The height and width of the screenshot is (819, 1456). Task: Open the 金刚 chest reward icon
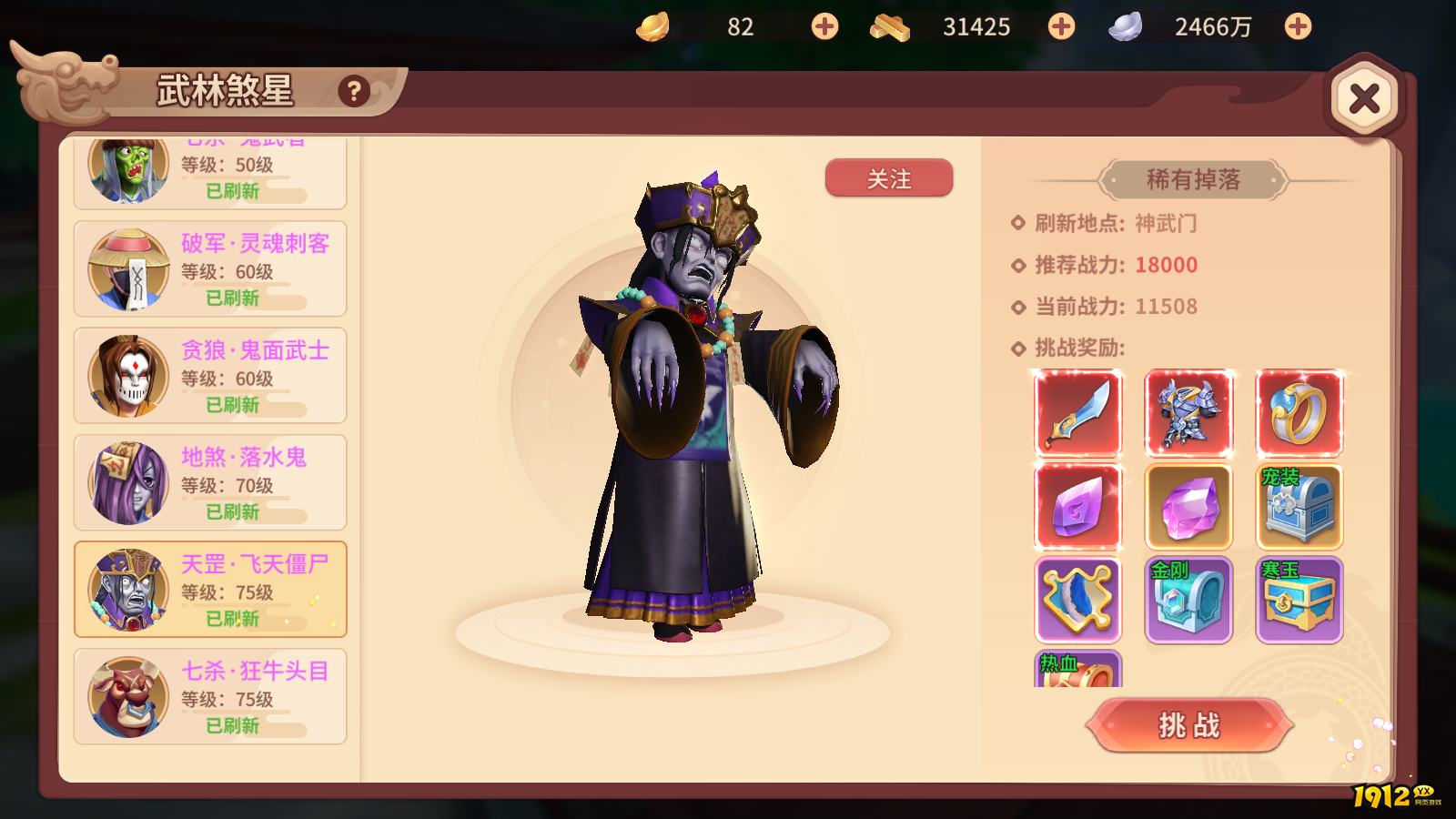pyautogui.click(x=1189, y=599)
